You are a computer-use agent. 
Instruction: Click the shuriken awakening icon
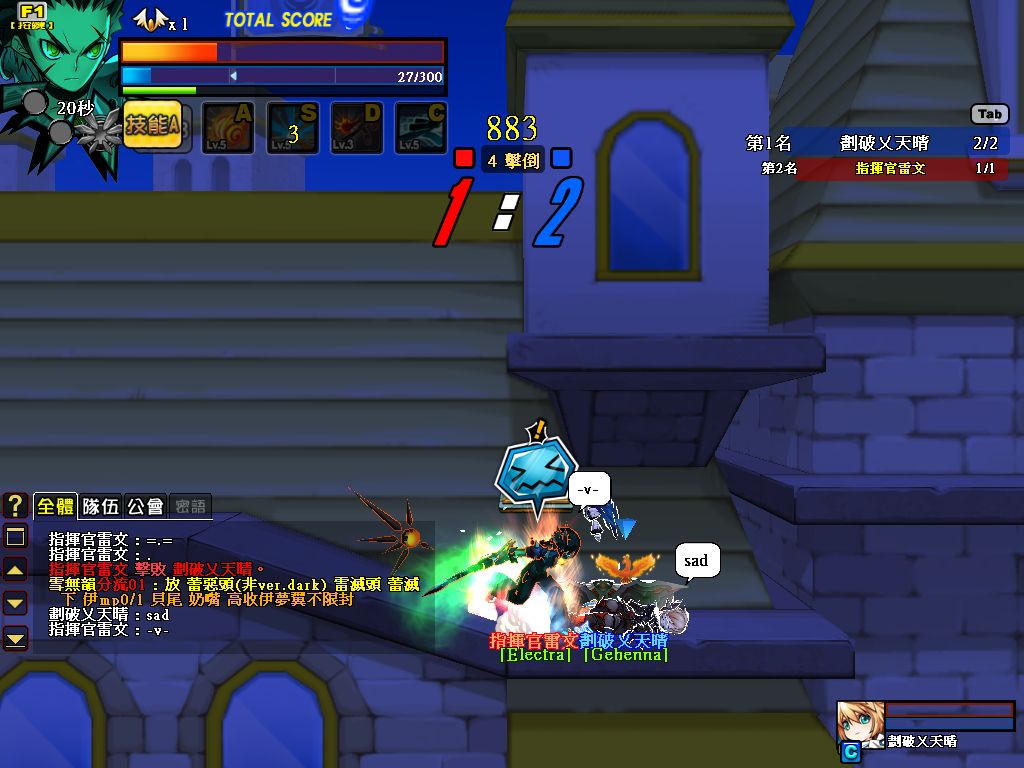point(100,130)
